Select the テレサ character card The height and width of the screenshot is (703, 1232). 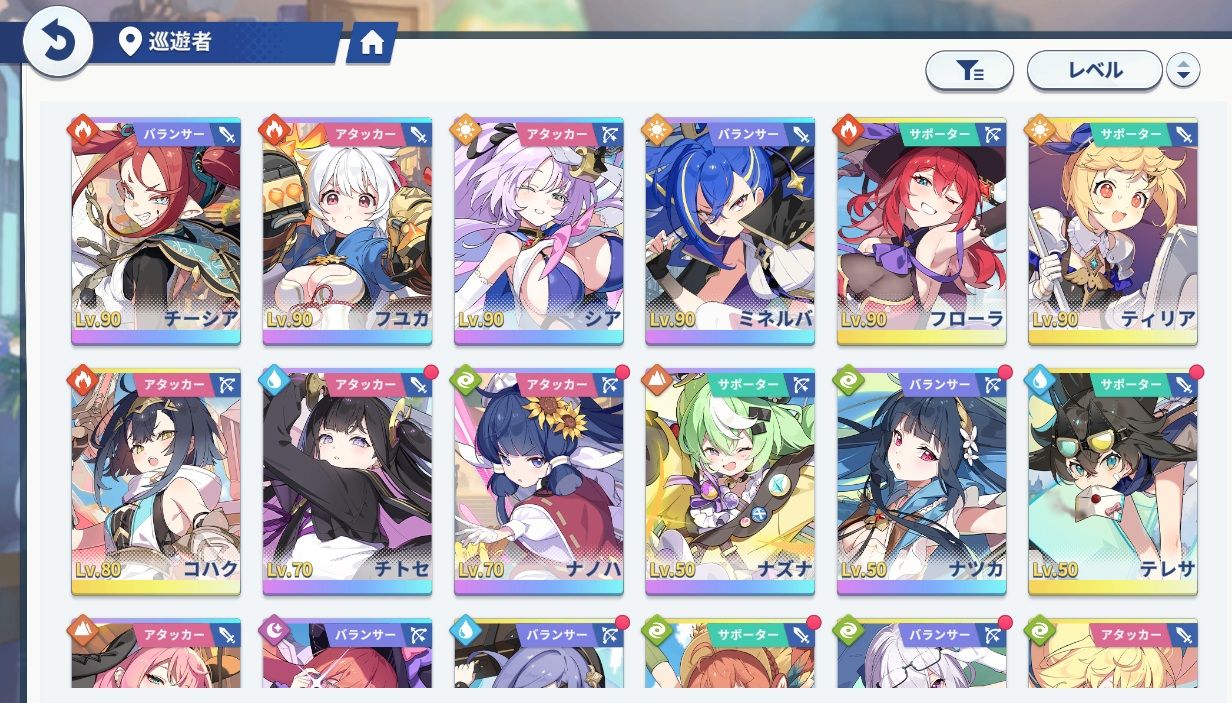pyautogui.click(x=1112, y=482)
